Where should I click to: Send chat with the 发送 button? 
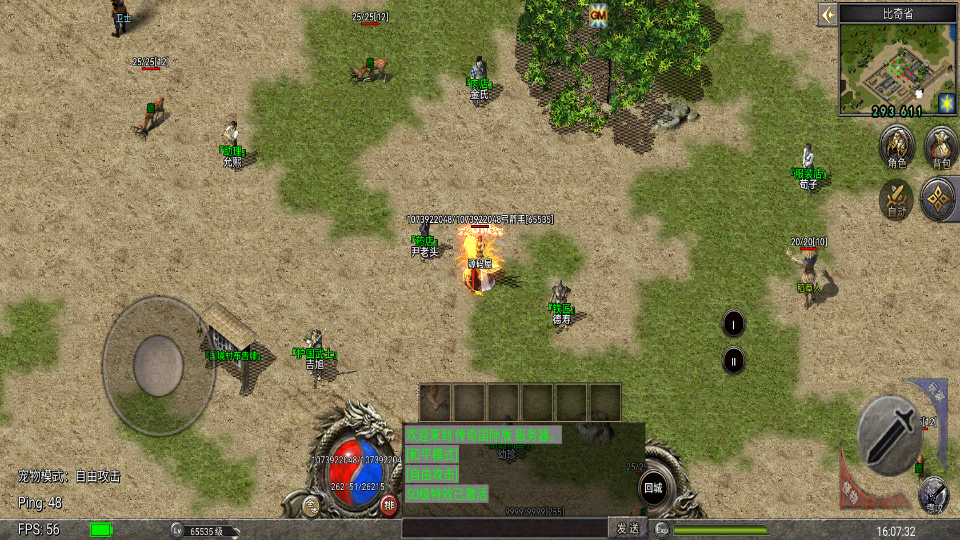click(627, 528)
